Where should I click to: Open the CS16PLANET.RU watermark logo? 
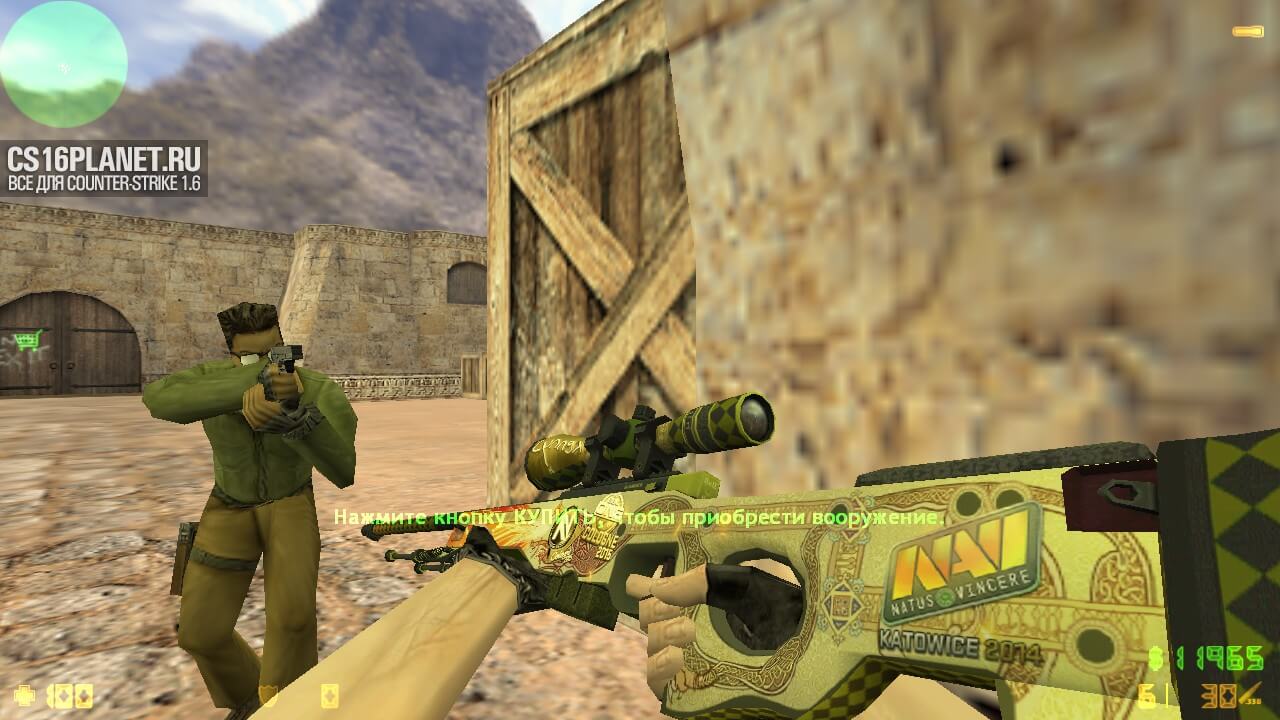tap(104, 167)
